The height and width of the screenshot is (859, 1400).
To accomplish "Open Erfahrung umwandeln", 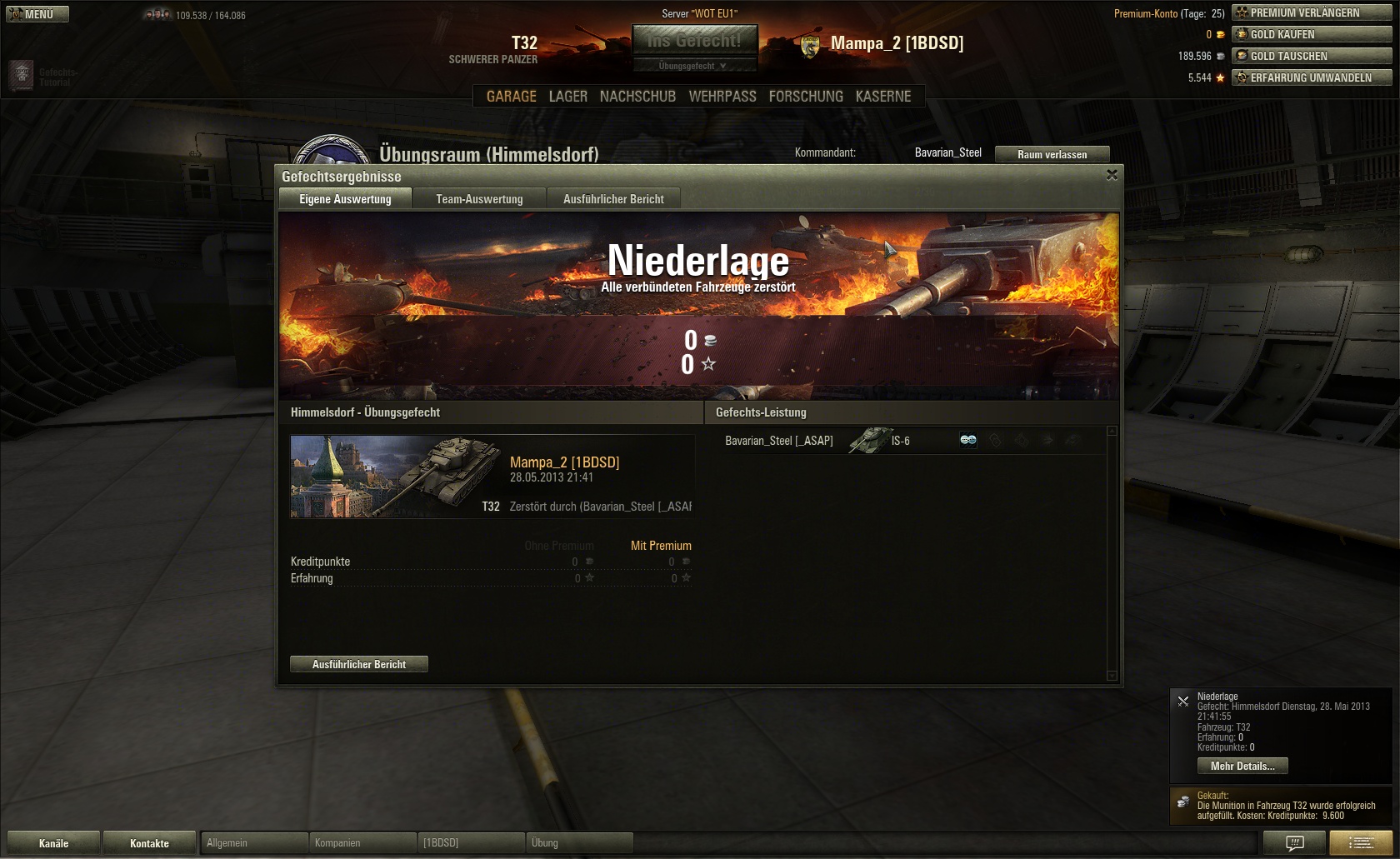I will [x=1312, y=77].
